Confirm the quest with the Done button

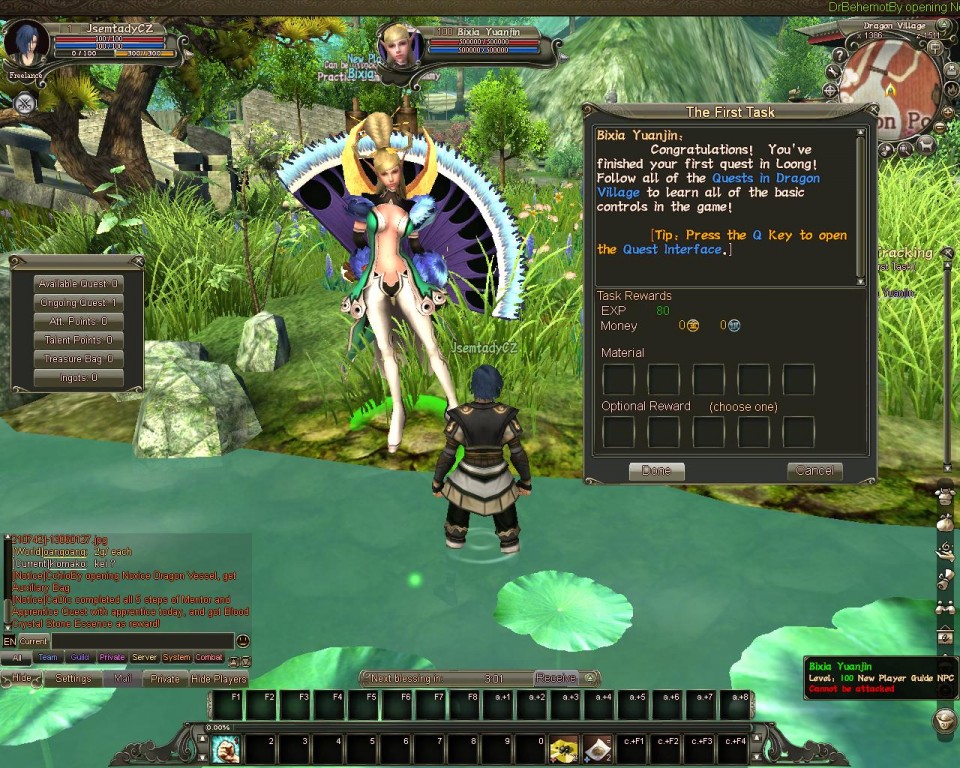coord(656,470)
